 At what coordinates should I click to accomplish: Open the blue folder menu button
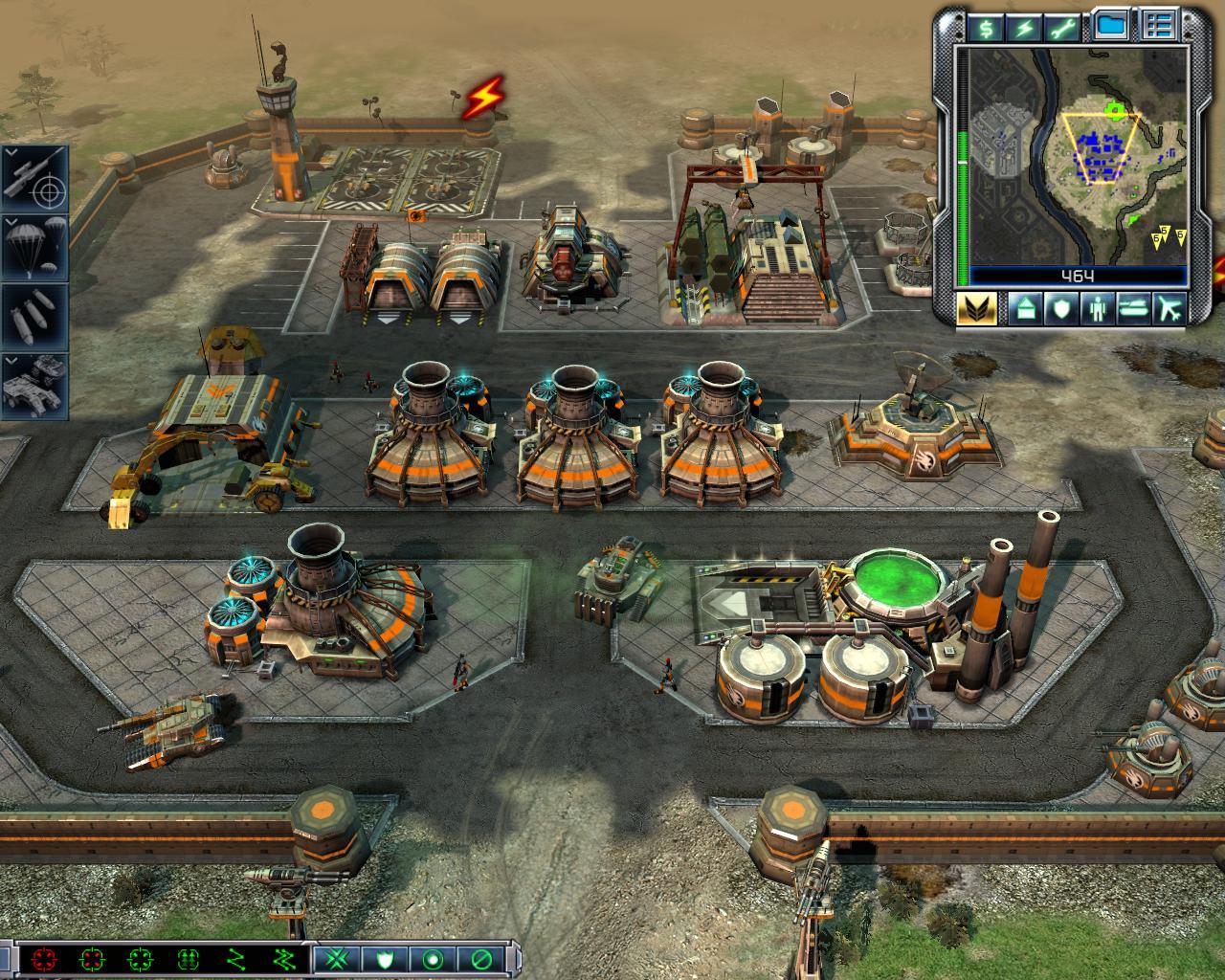coord(1112,26)
